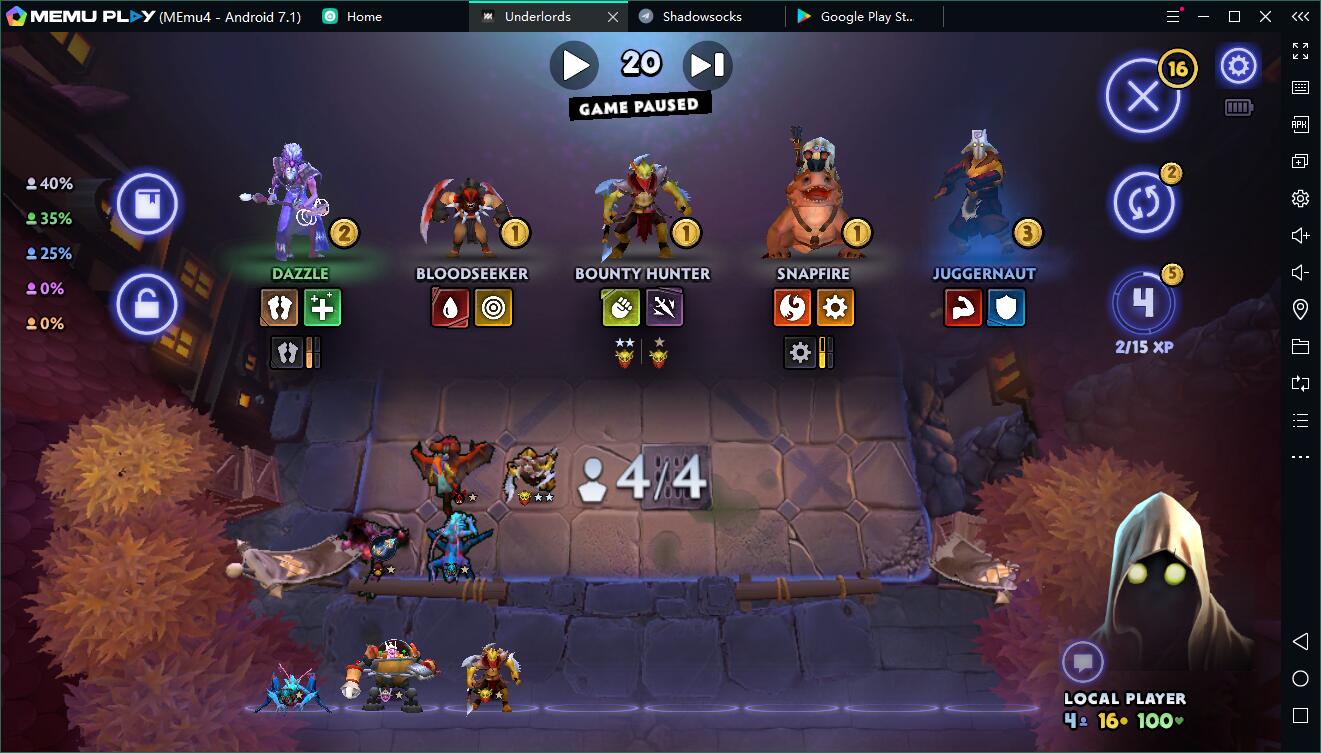Toggle the shop lock padlock button
The width and height of the screenshot is (1321, 753).
point(147,304)
